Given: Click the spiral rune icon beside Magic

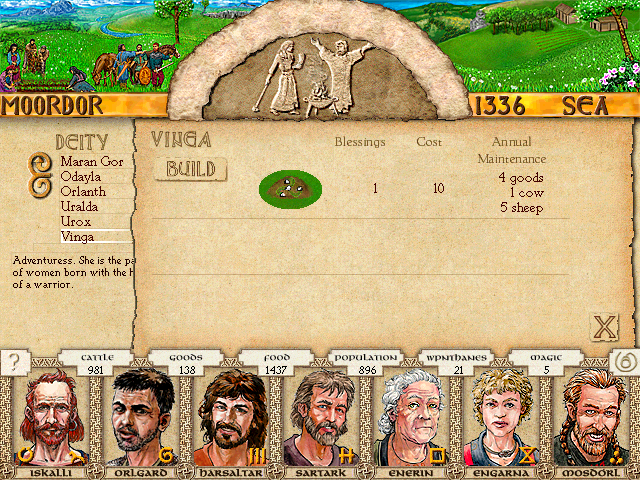Looking at the screenshot, I should pos(622,363).
